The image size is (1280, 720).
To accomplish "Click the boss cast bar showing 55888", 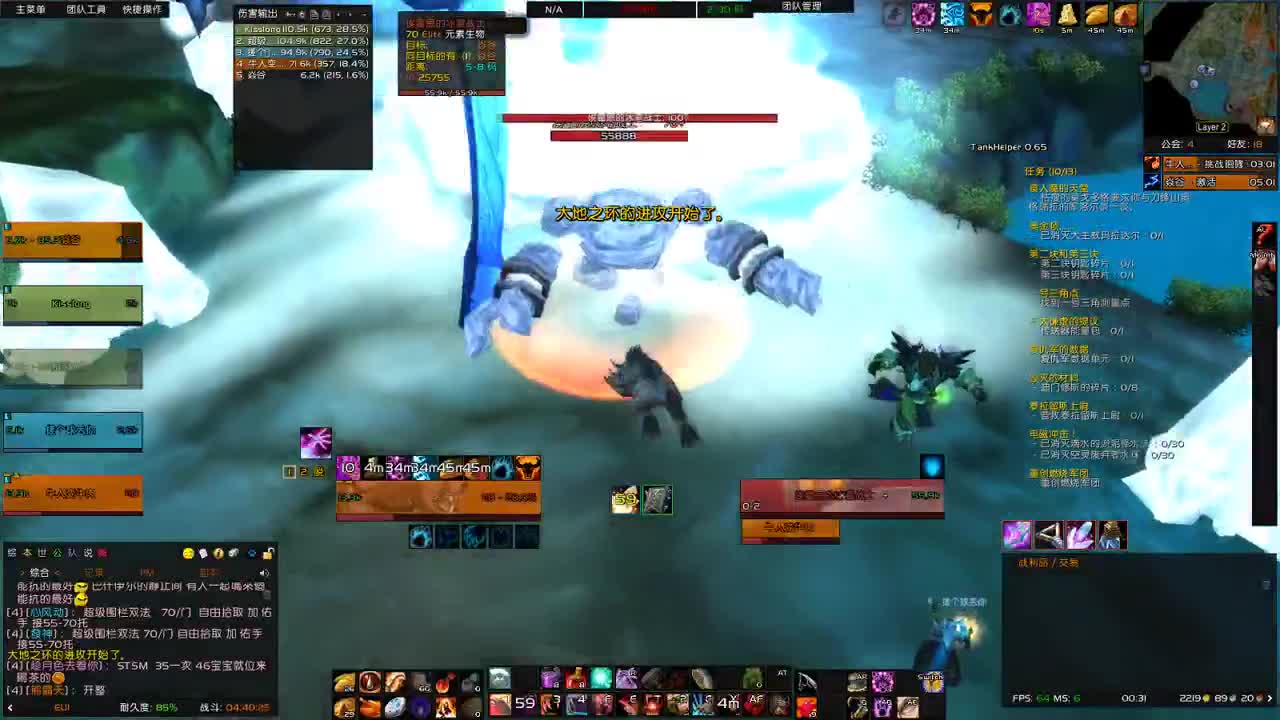I will click(x=618, y=136).
